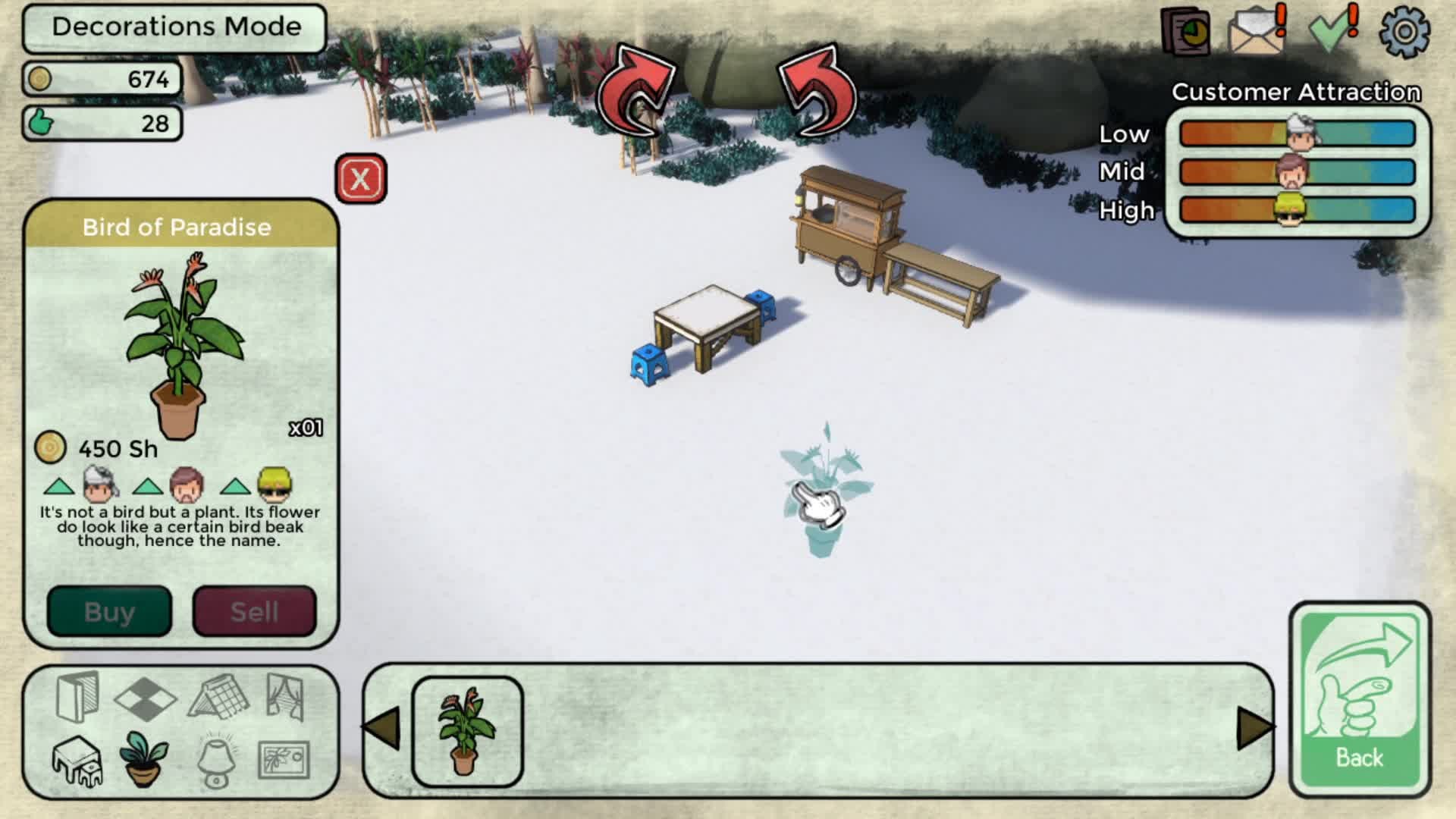Select the framed picture category

coord(284,761)
